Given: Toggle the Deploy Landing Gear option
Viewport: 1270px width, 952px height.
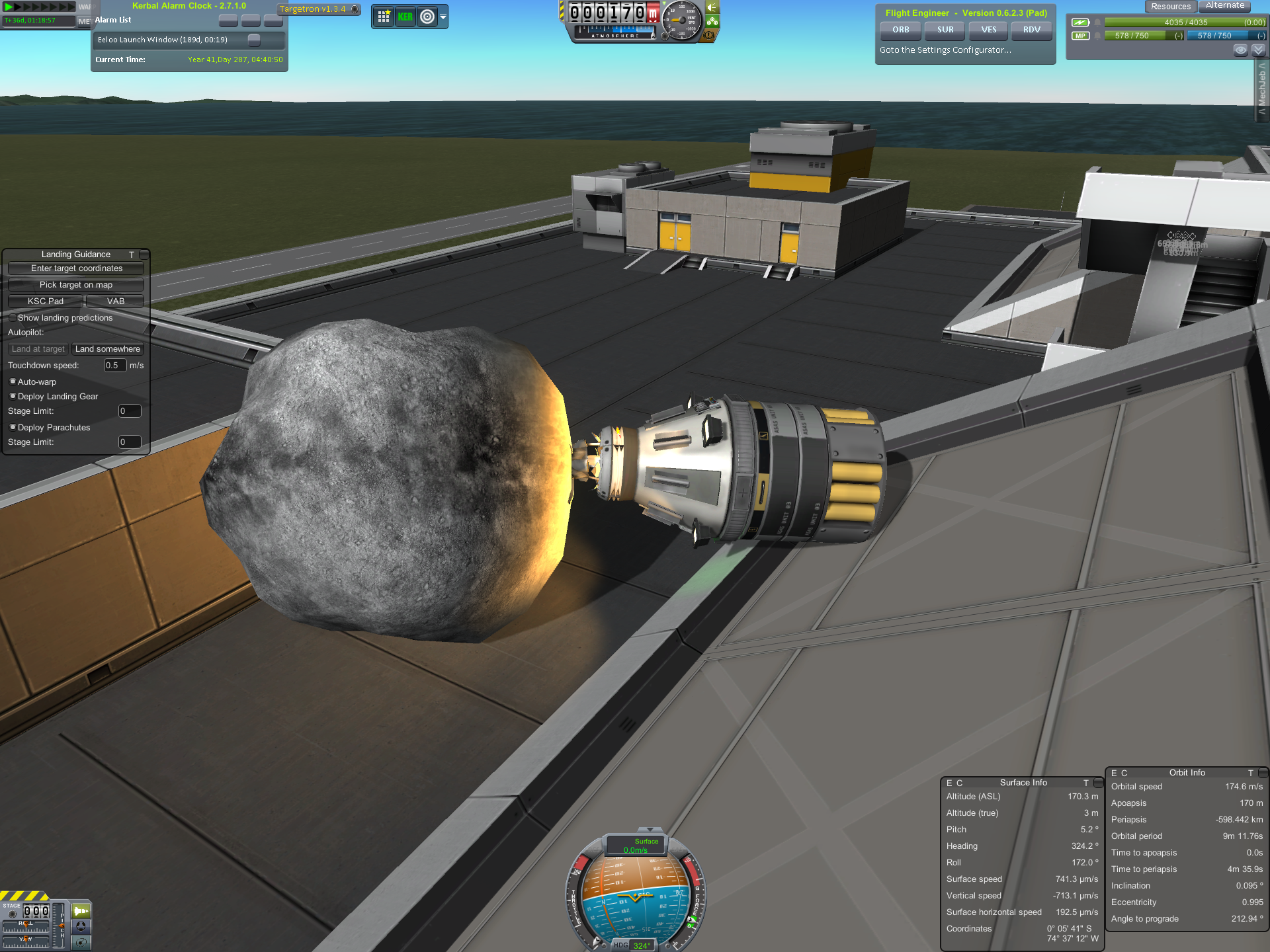Looking at the screenshot, I should click(x=13, y=397).
